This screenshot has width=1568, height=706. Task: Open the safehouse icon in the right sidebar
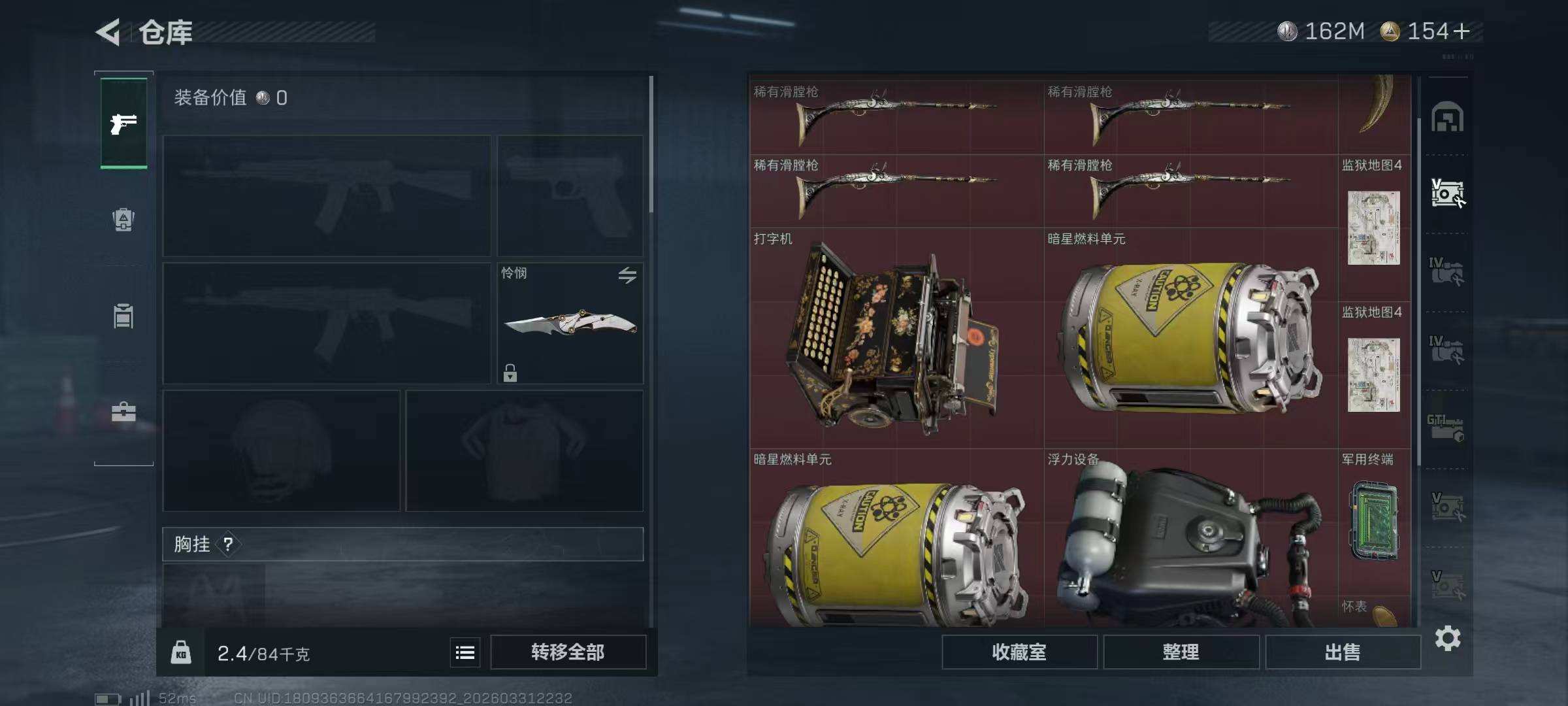tap(1447, 118)
